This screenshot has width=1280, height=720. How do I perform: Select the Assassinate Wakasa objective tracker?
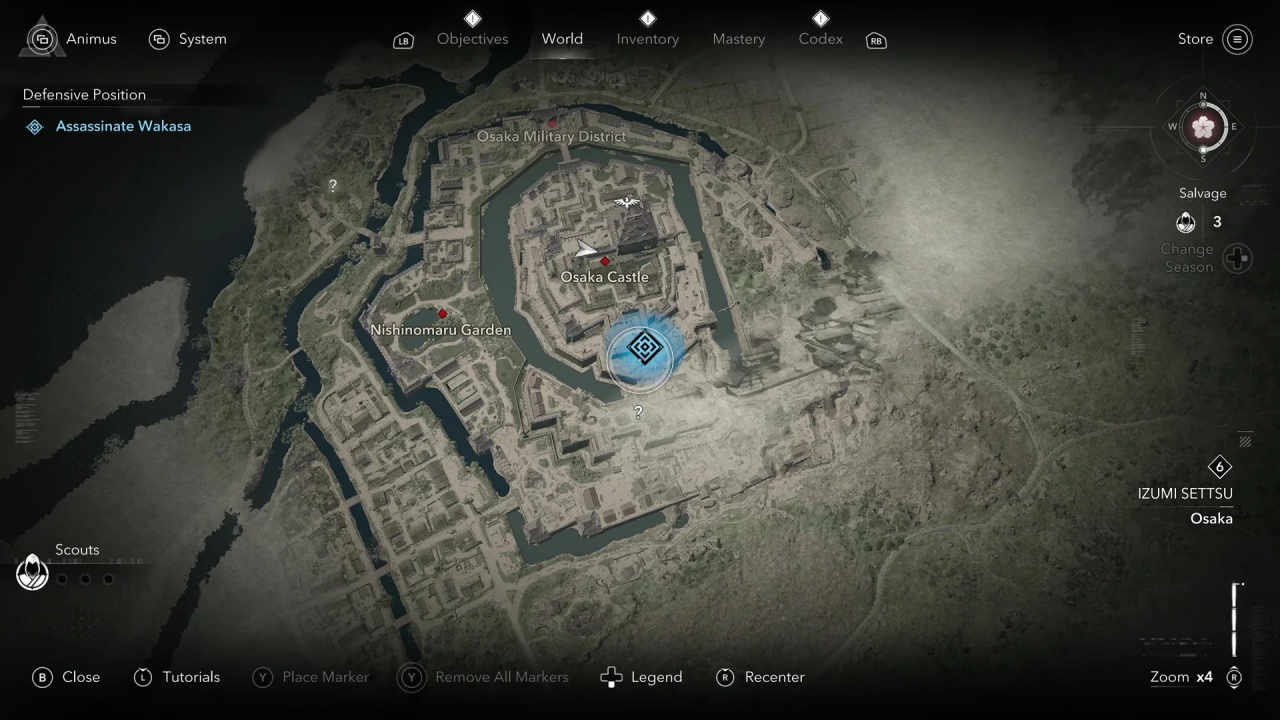(x=122, y=126)
